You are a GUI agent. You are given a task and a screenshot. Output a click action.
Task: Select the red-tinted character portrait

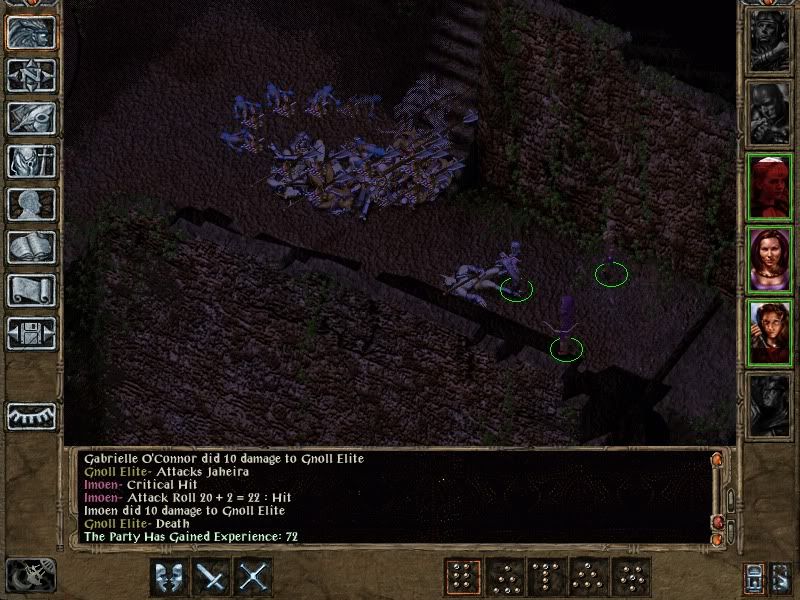769,188
